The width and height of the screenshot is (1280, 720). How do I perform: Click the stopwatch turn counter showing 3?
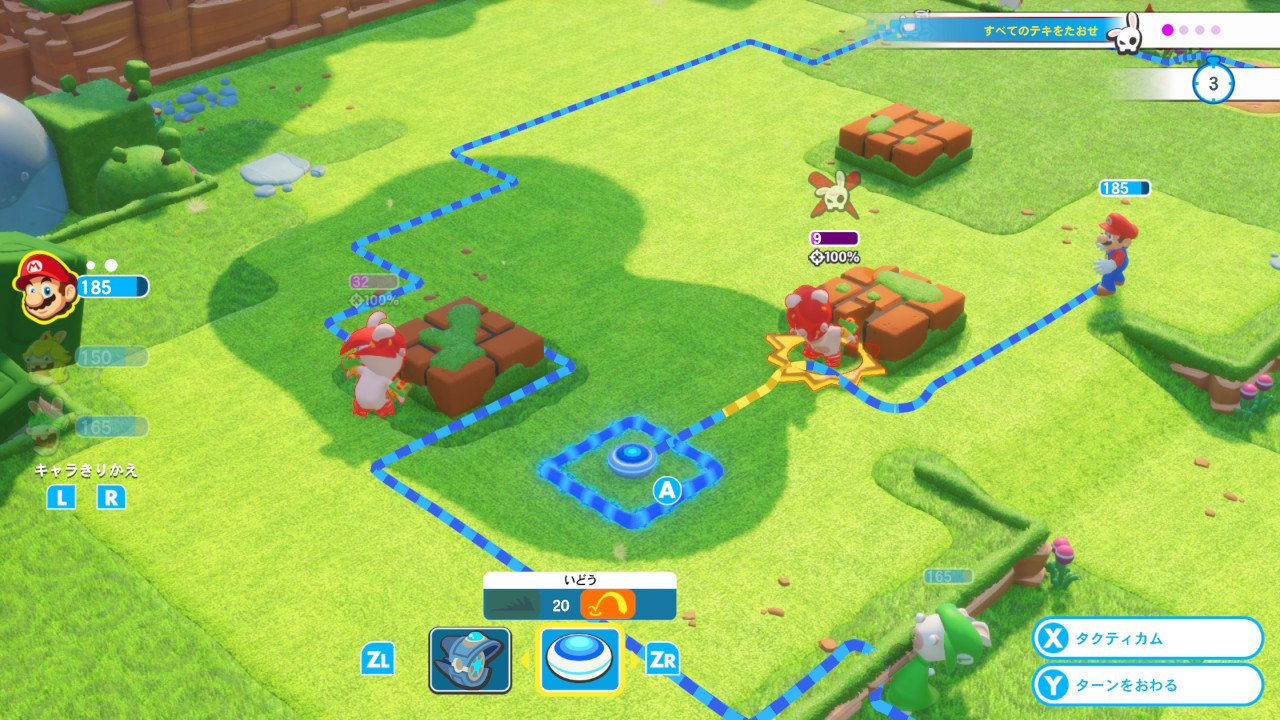coord(1212,84)
